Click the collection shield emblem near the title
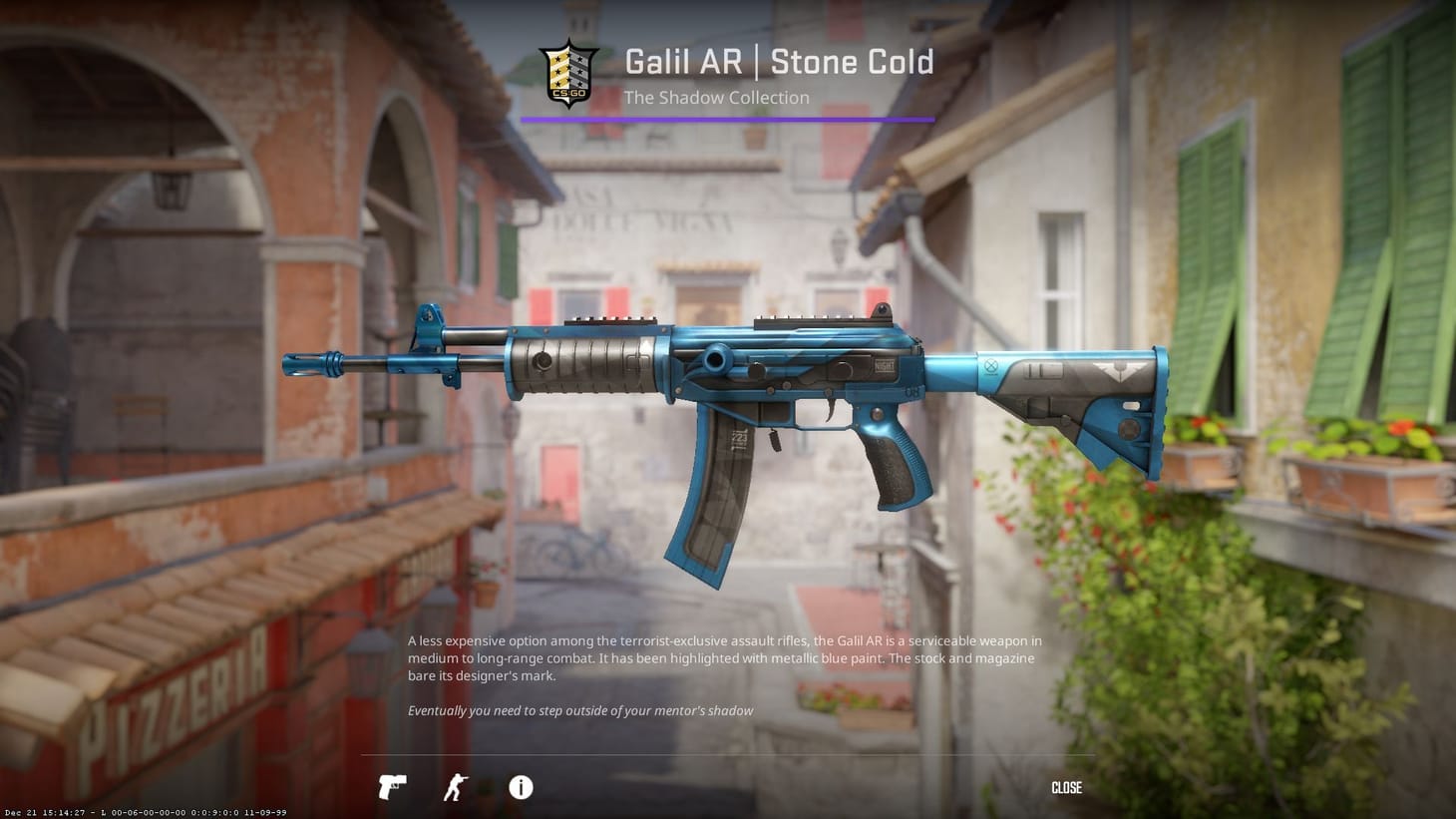The height and width of the screenshot is (819, 1456). click(x=568, y=71)
